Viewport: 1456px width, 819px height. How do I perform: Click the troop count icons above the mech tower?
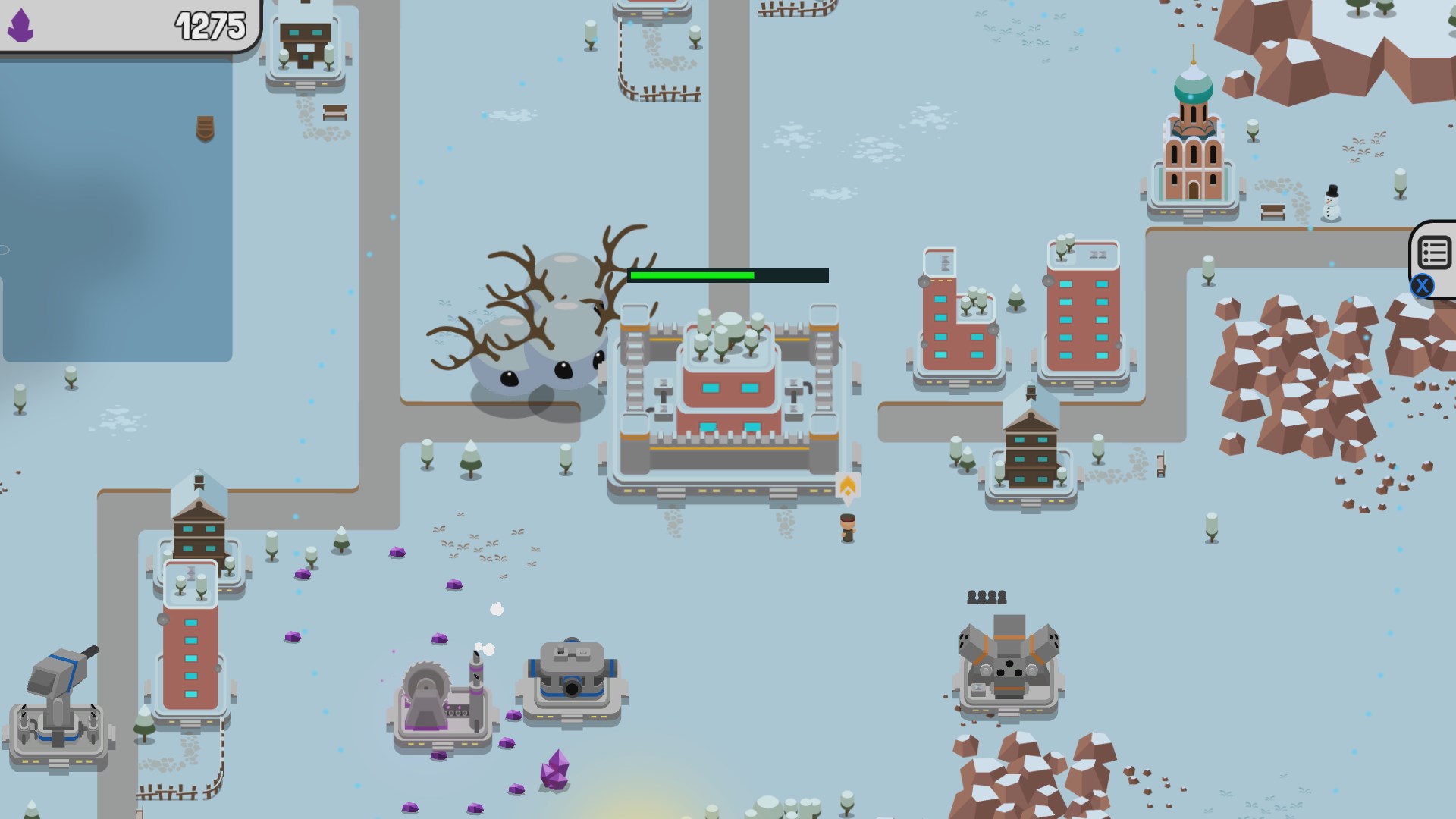click(986, 598)
